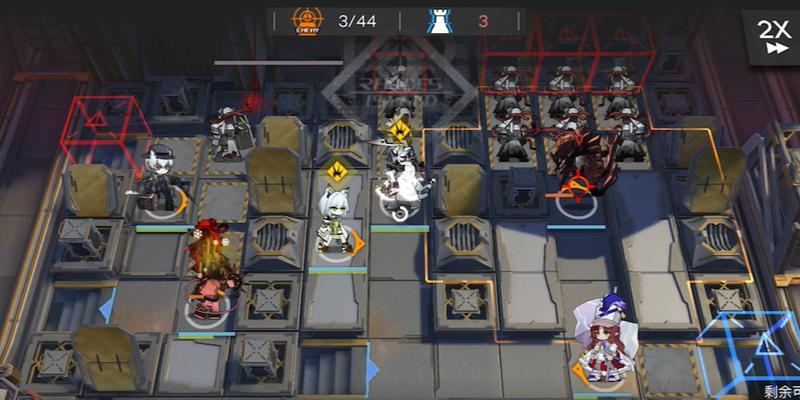Select the operator in black cap and coat

[160, 180]
